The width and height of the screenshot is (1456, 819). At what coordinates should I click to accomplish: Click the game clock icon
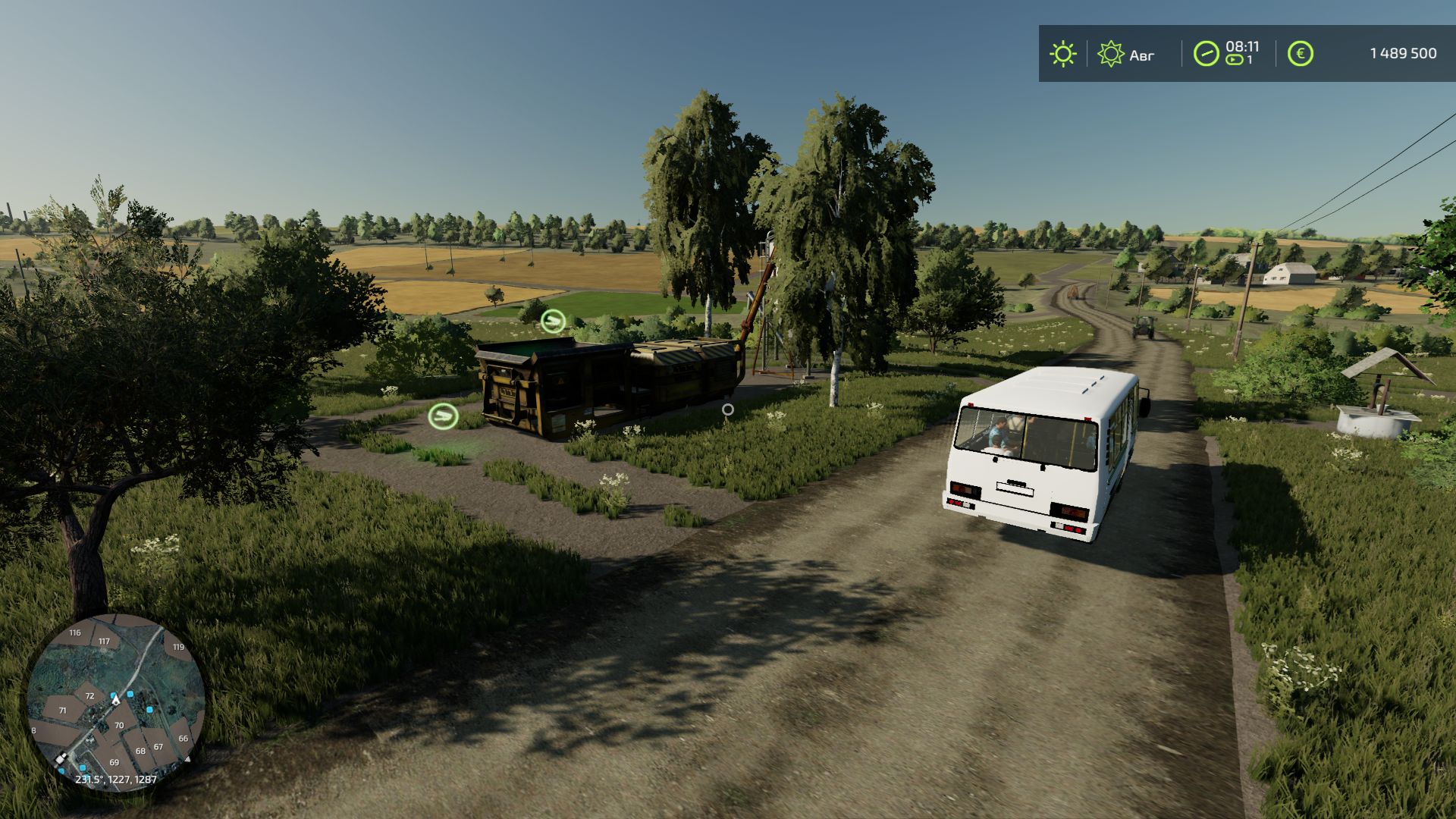(1206, 54)
